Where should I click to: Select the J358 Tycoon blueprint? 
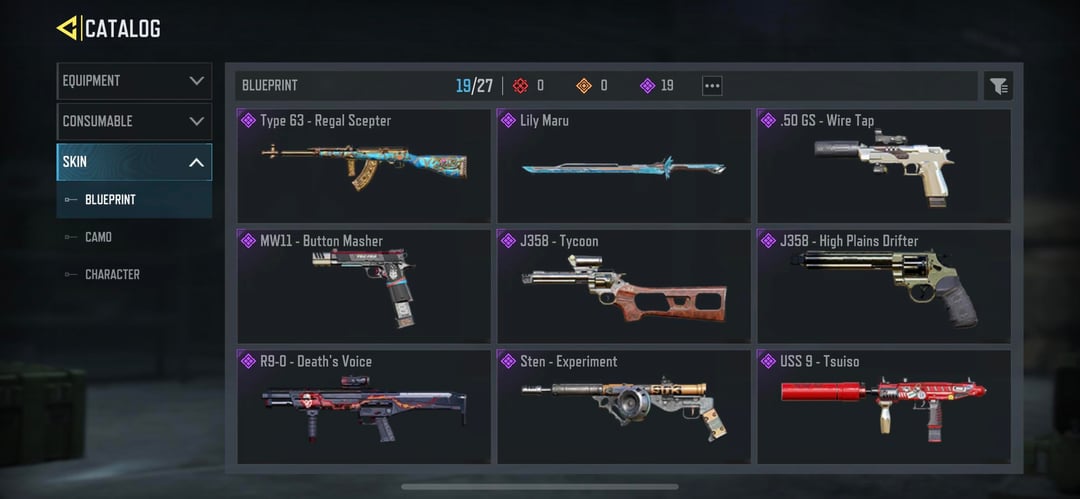pos(624,285)
